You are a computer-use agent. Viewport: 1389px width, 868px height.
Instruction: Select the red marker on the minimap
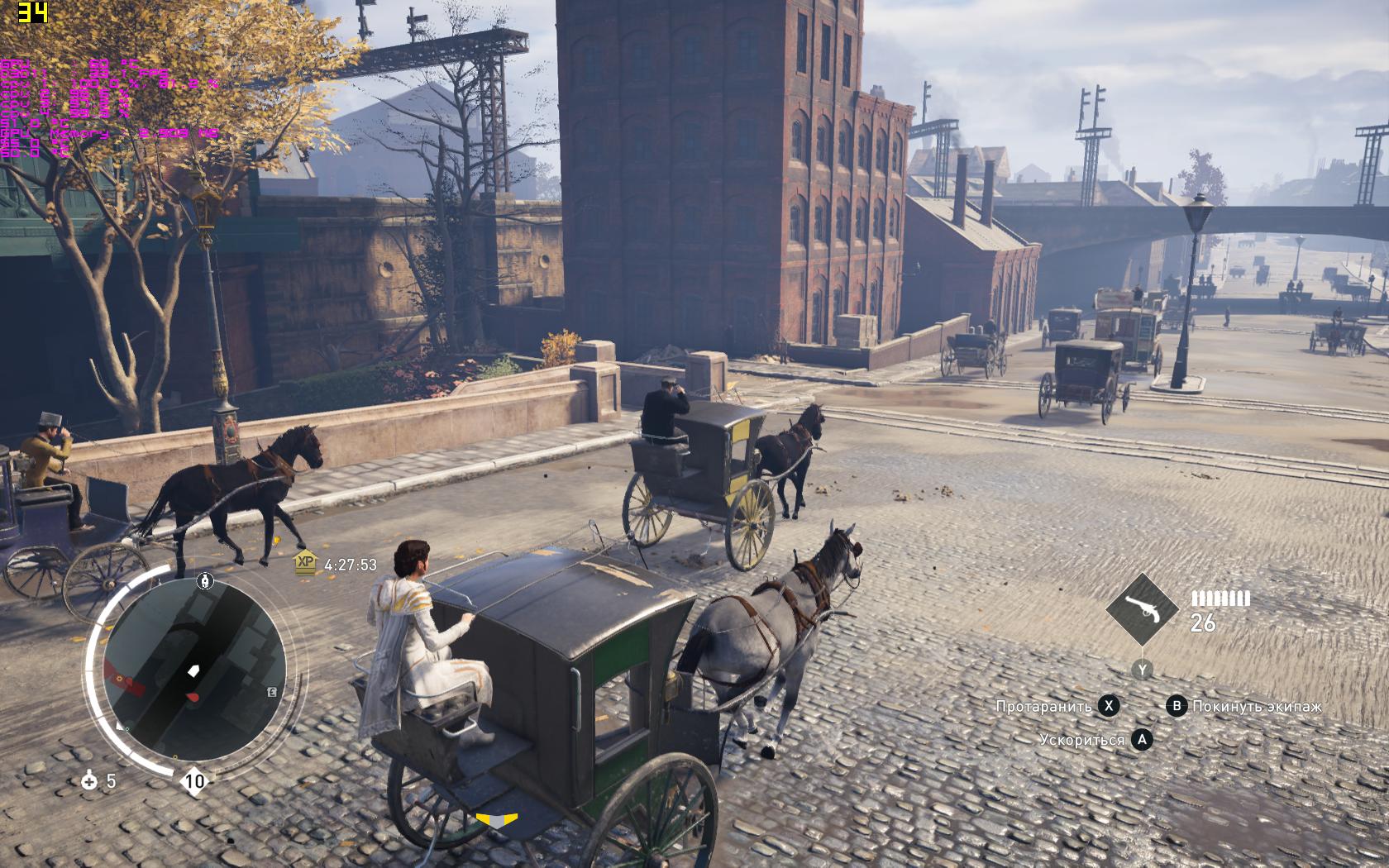click(x=193, y=698)
